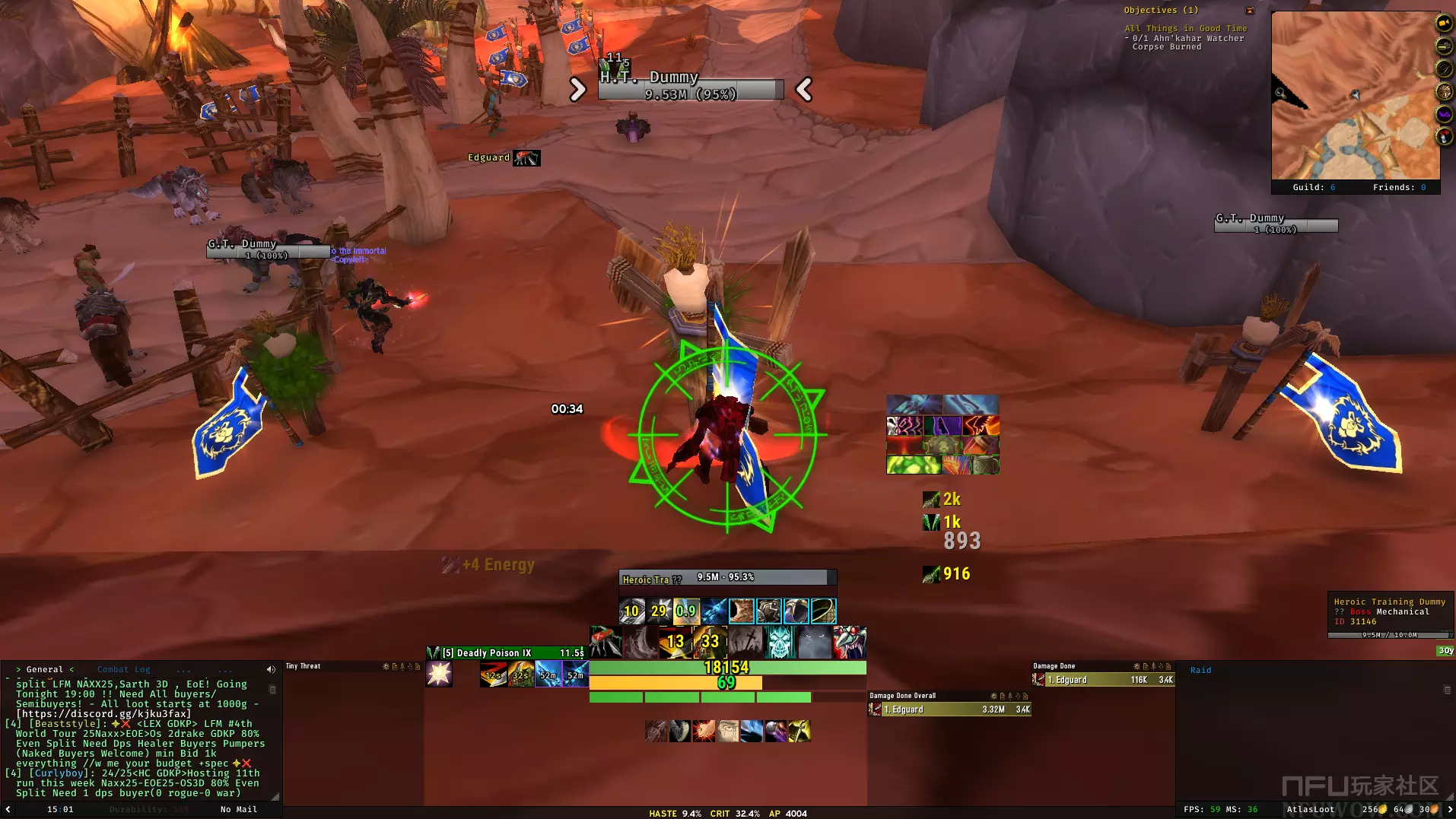Select Edguard's row in Damage Done Overall
Image resolution: width=1456 pixels, height=819 pixels.
coord(949,709)
